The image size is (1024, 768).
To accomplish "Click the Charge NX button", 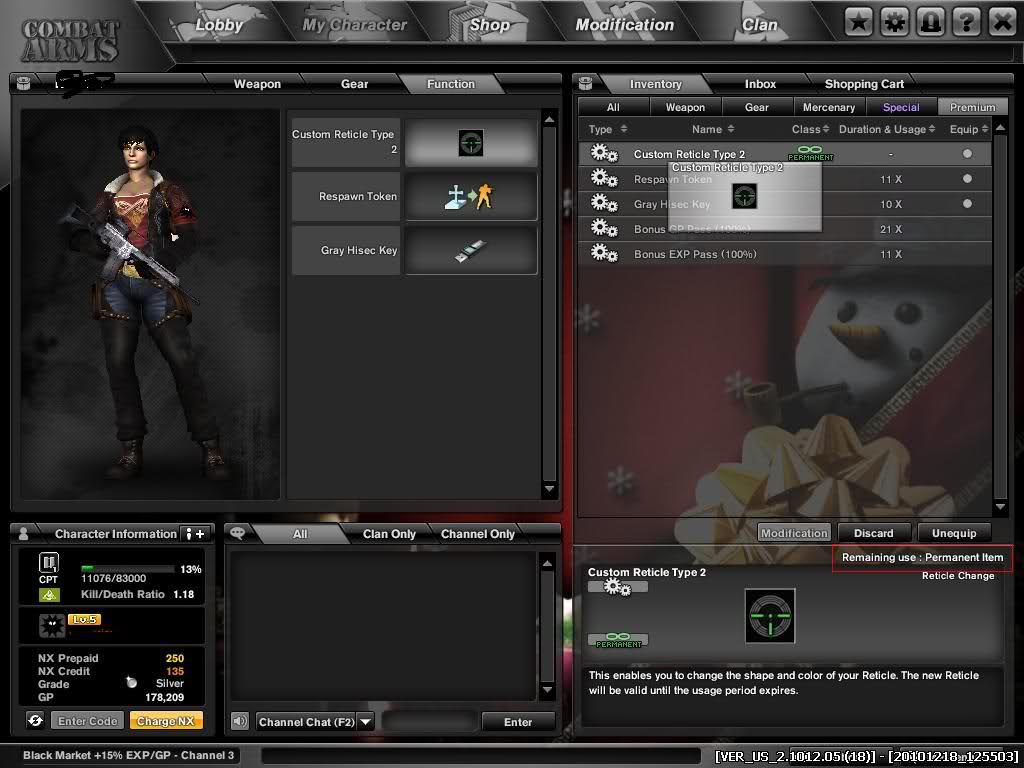I will coord(166,721).
